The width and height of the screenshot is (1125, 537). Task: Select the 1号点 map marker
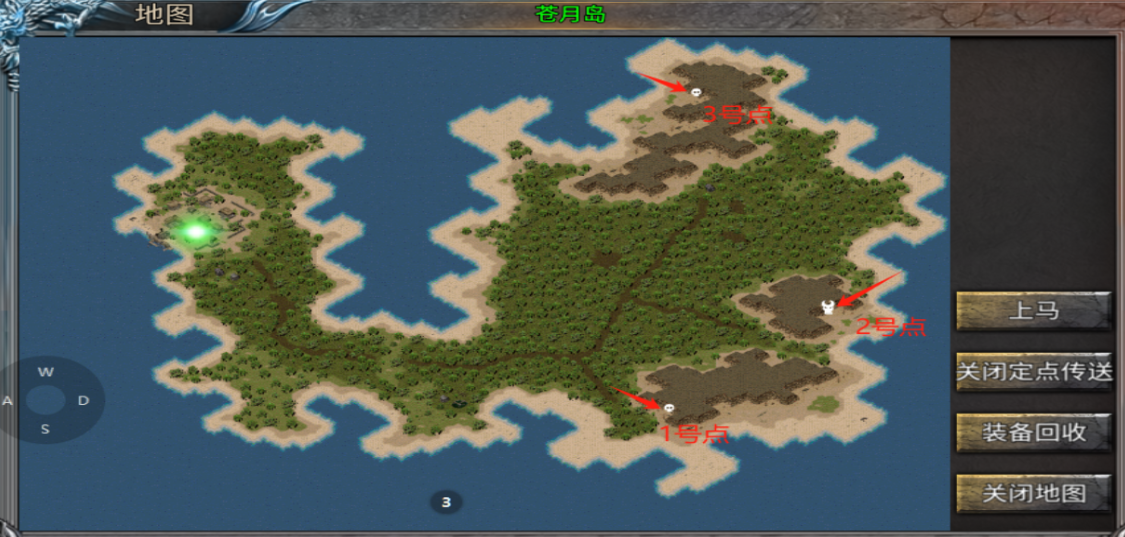click(x=668, y=408)
